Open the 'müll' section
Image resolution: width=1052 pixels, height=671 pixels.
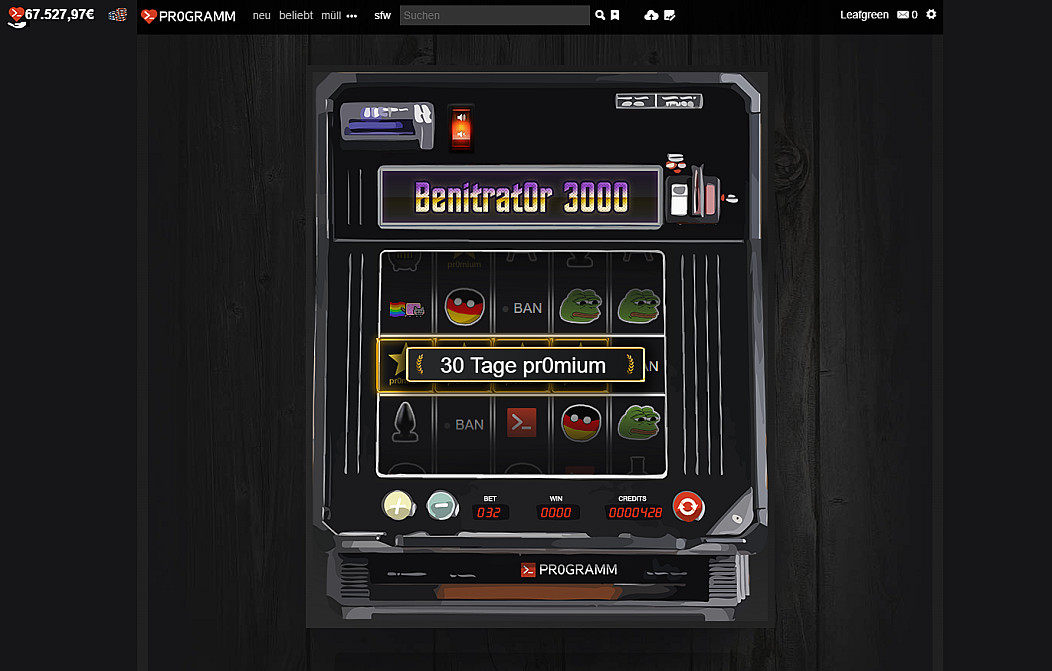331,16
